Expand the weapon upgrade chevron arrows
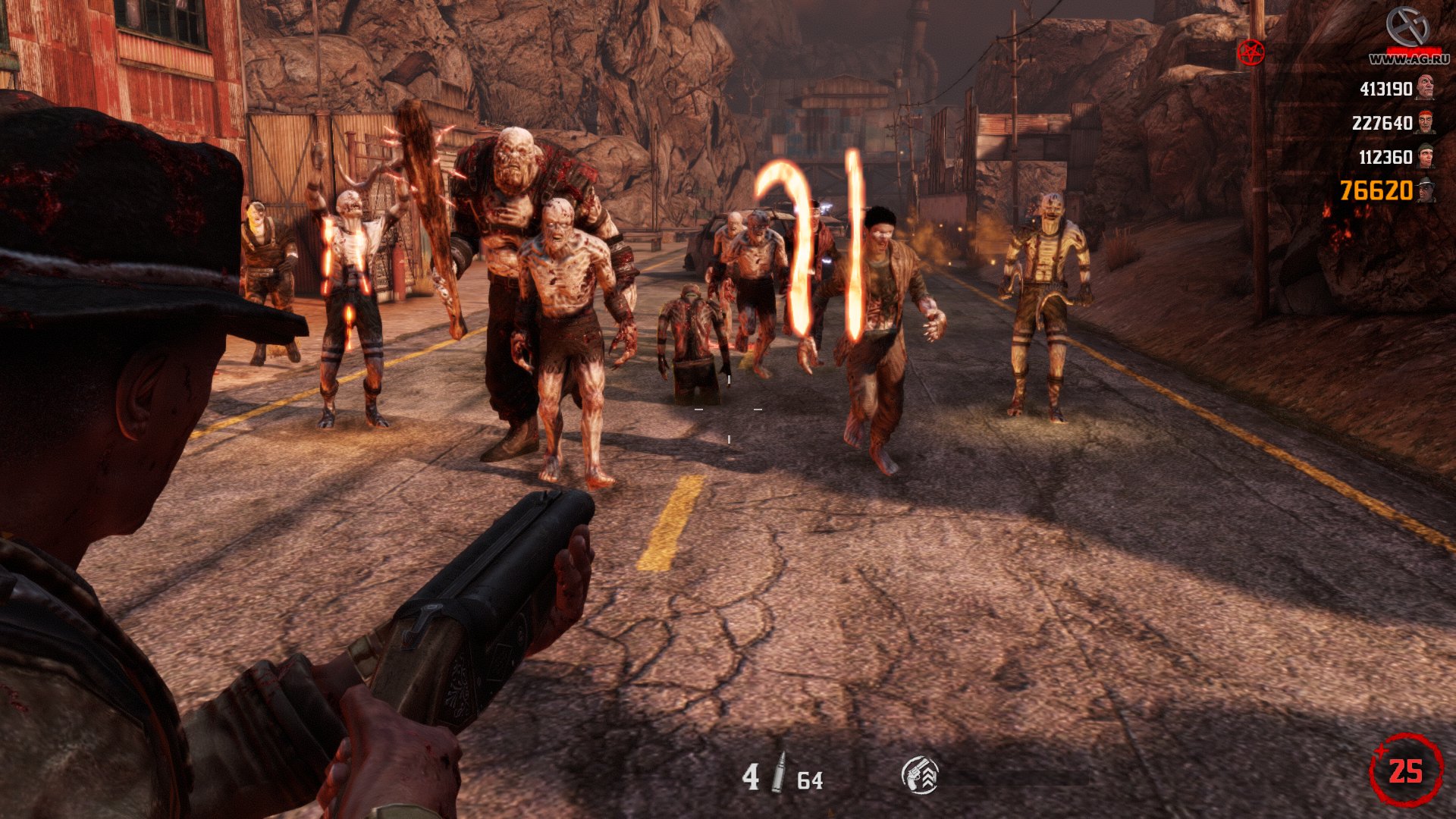The height and width of the screenshot is (819, 1456). (930, 775)
